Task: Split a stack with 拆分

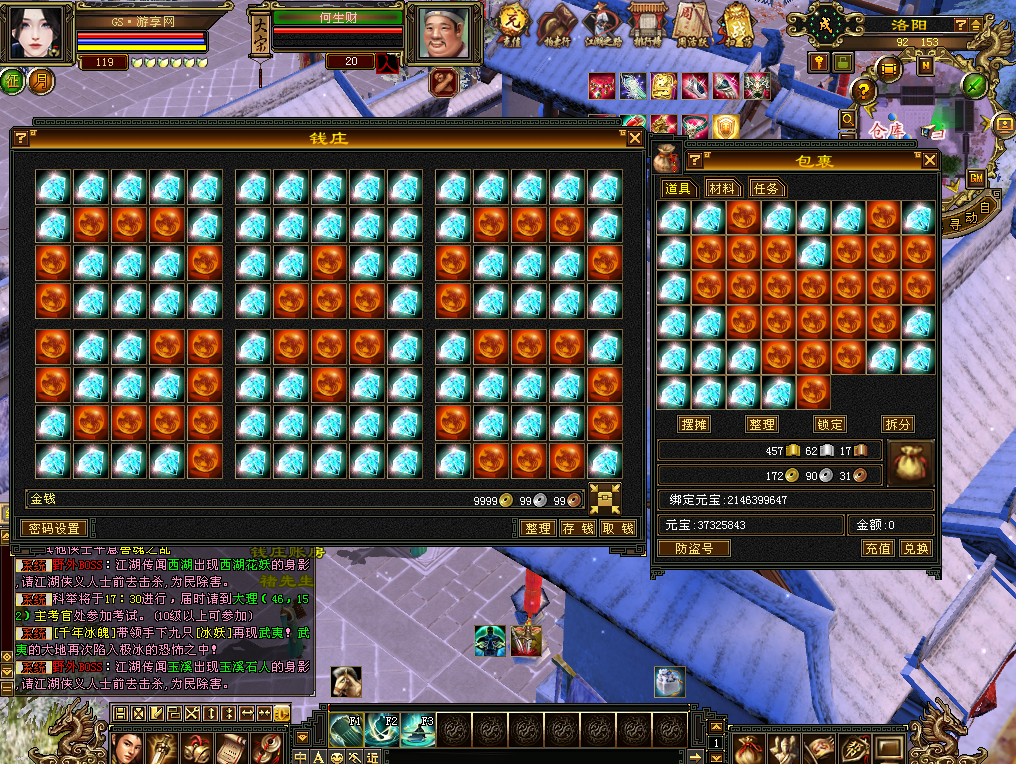Action: pos(897,424)
